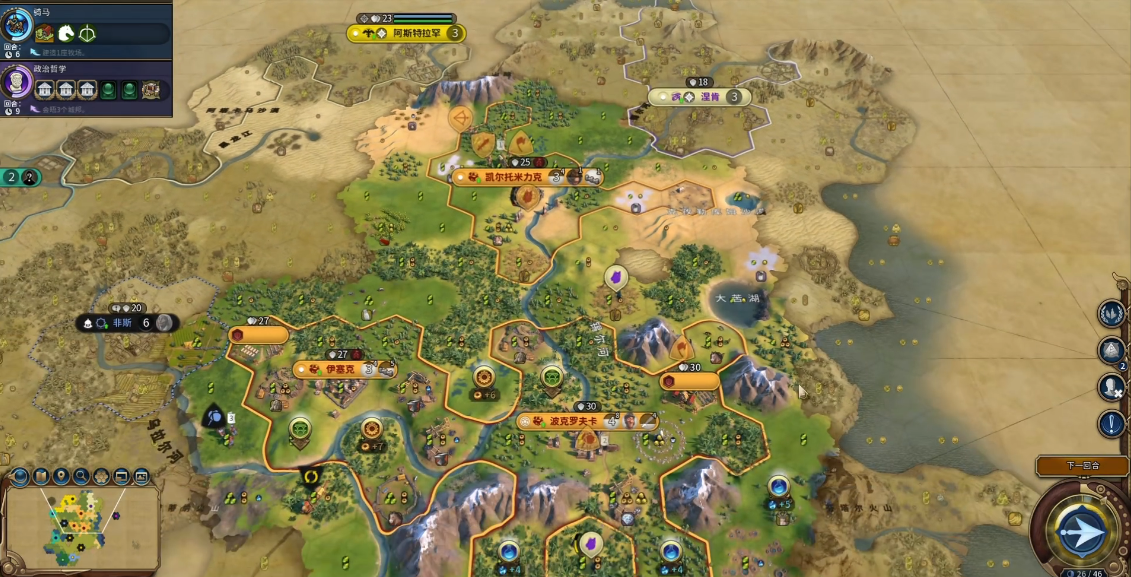Open the minimap globe options button
This screenshot has height=577, width=1131.
(20, 476)
